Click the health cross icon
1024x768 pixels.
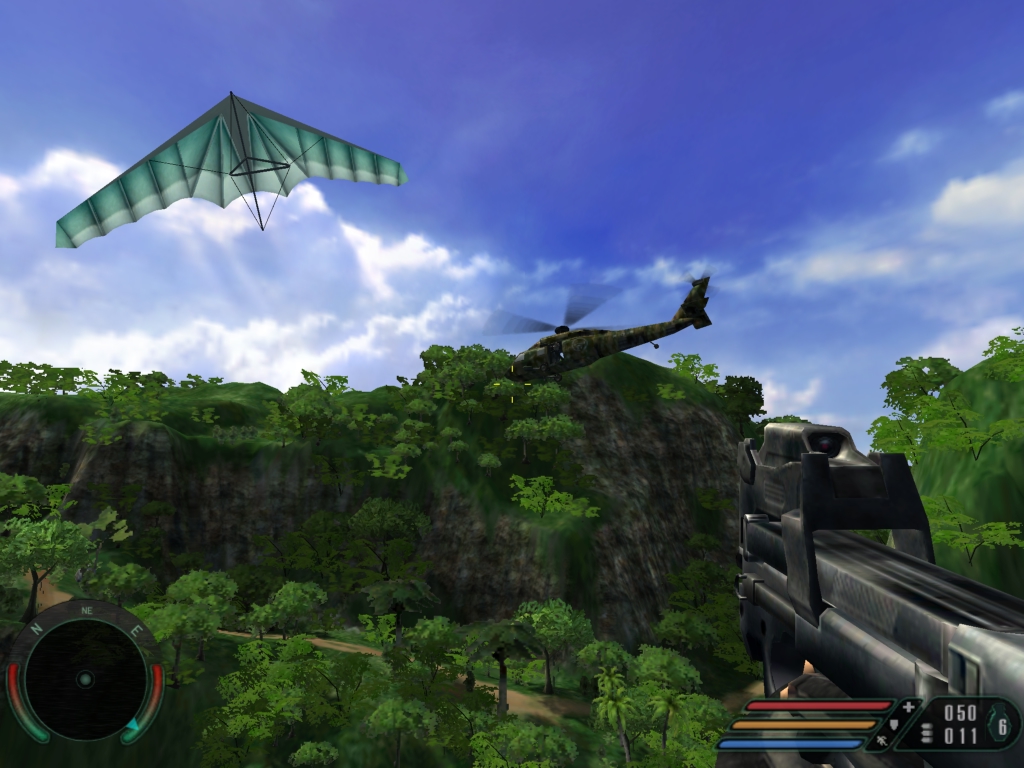pyautogui.click(x=908, y=707)
